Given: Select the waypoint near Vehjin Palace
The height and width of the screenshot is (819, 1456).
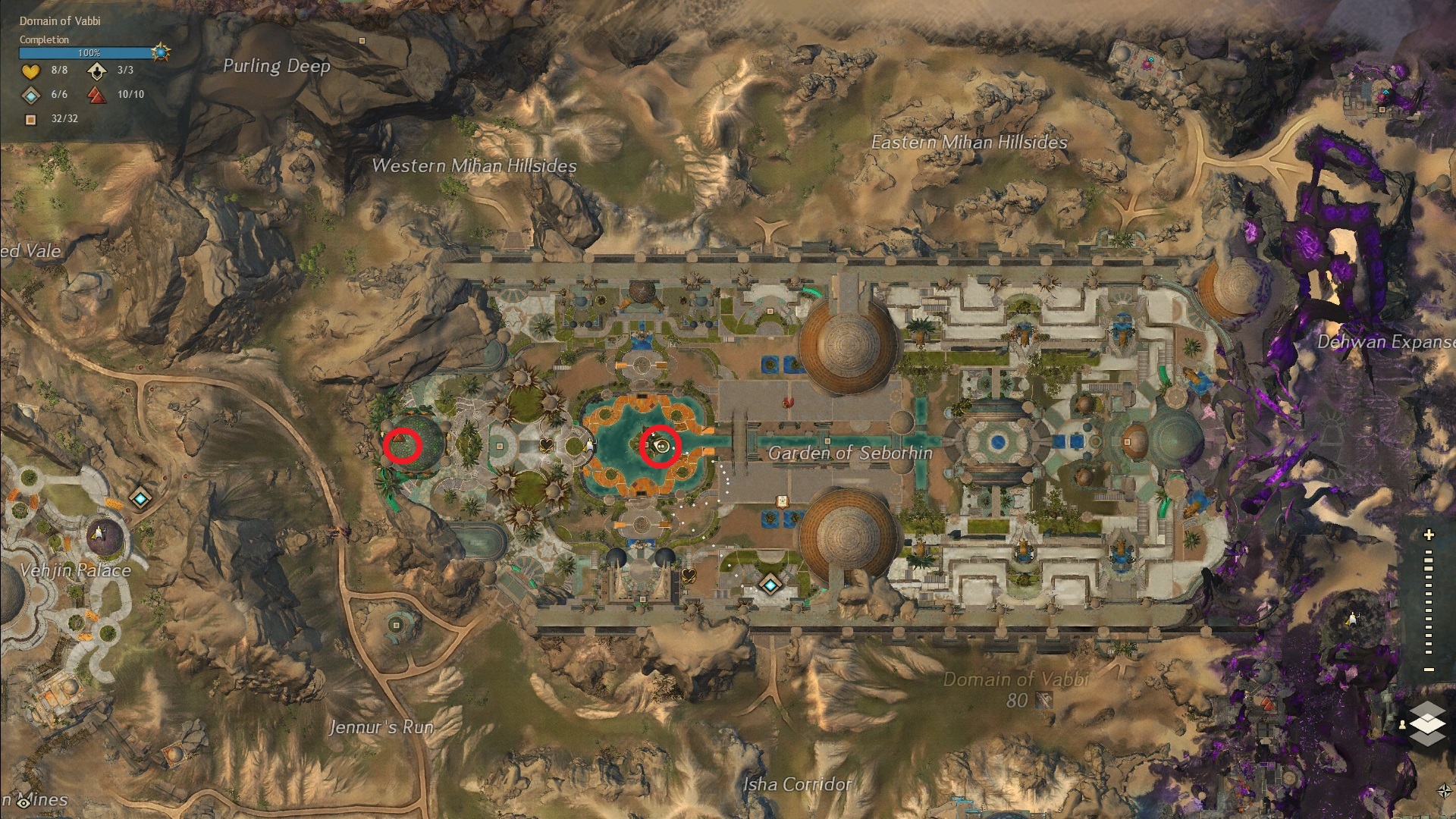Looking at the screenshot, I should (140, 499).
